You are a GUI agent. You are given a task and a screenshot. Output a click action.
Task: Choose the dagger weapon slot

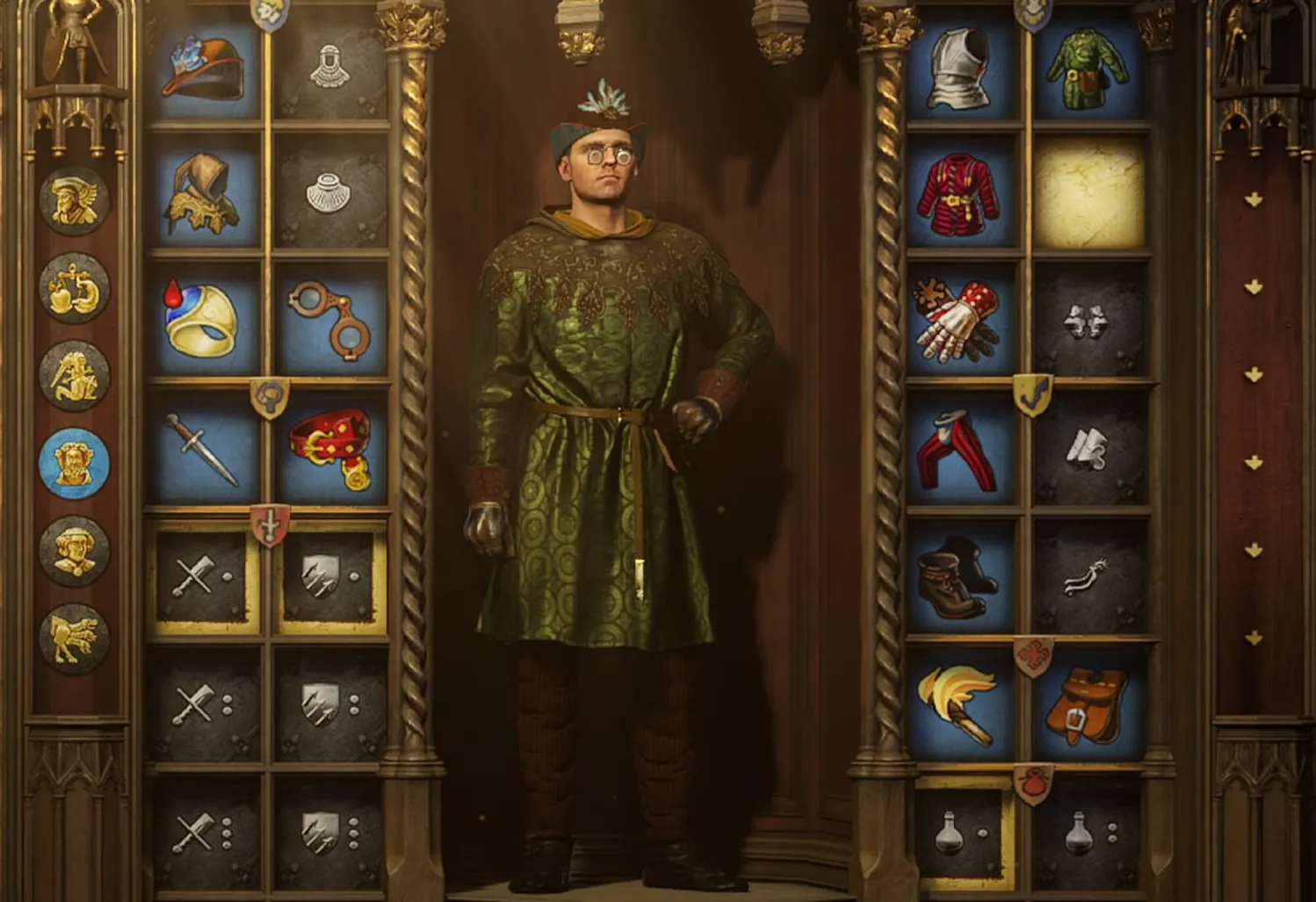pos(204,450)
